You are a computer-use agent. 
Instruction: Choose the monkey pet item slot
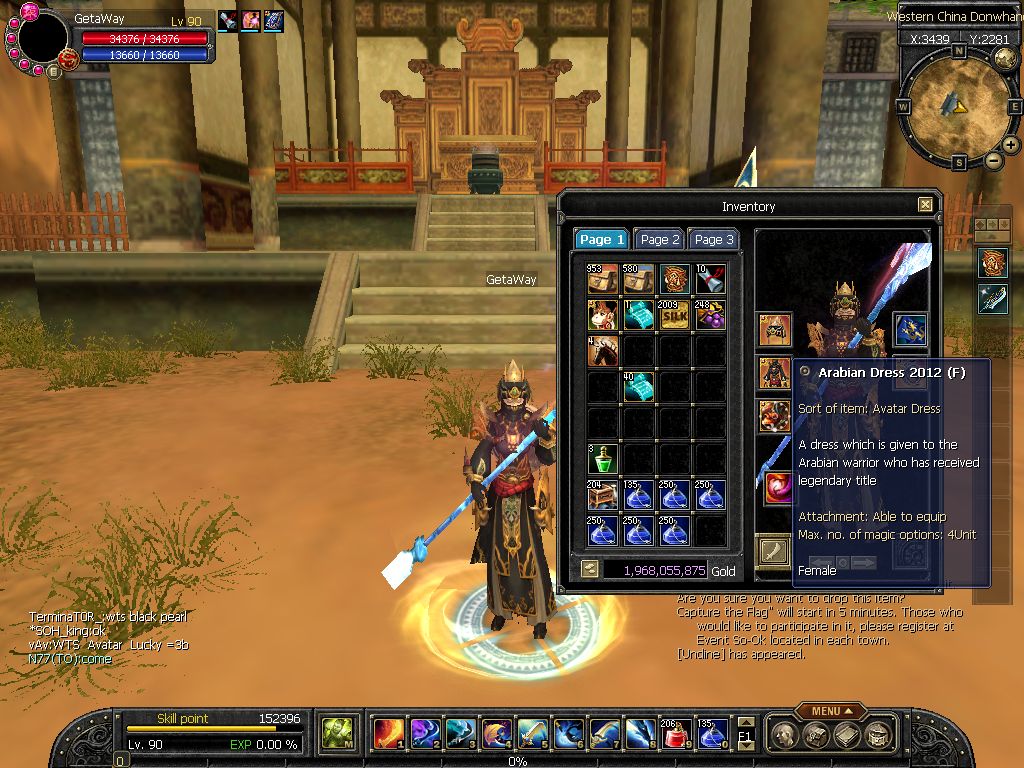603,315
